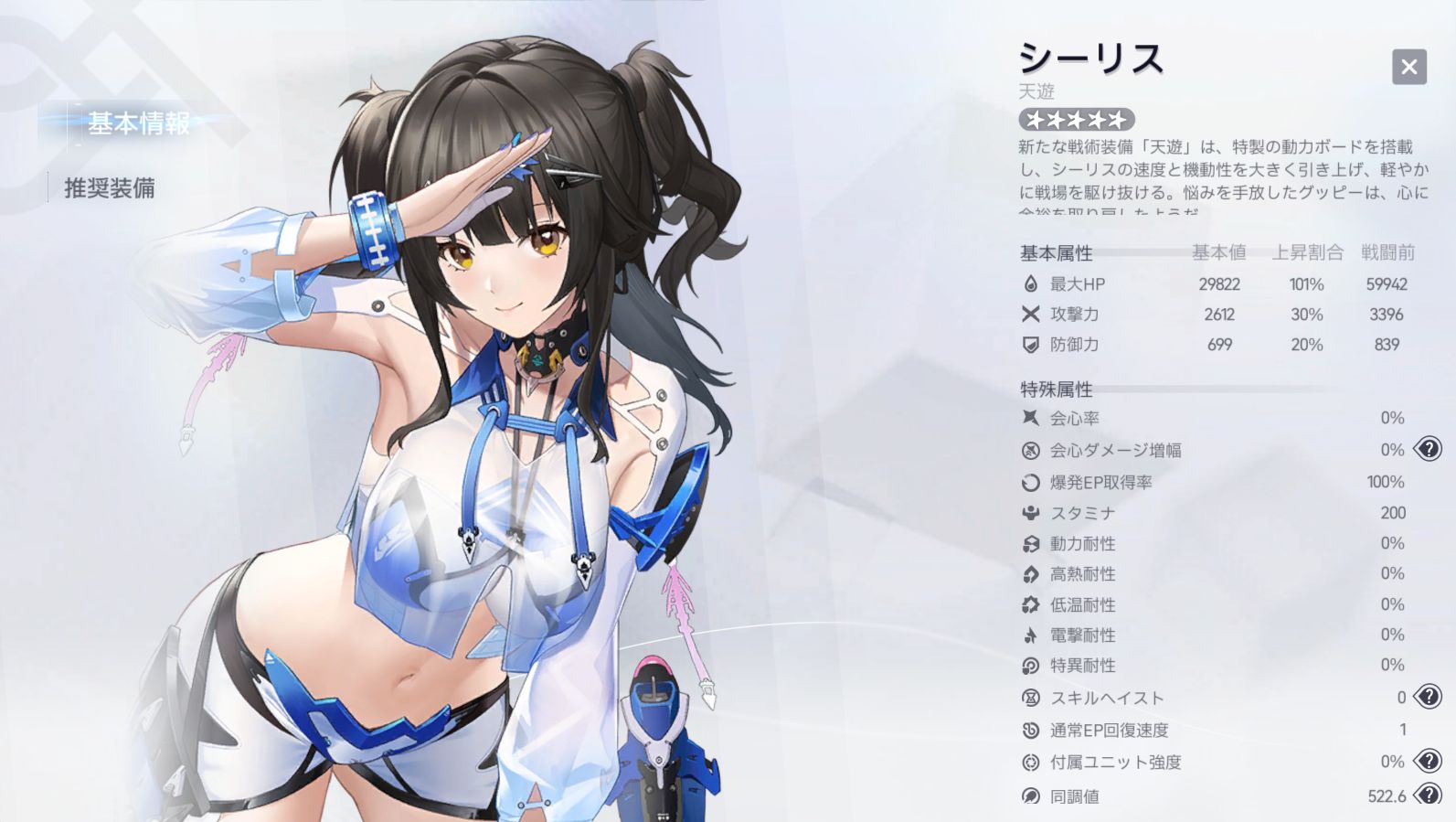1456x822 pixels.
Task: Show help for 会心ダメージ増幅
Action: 1428,449
